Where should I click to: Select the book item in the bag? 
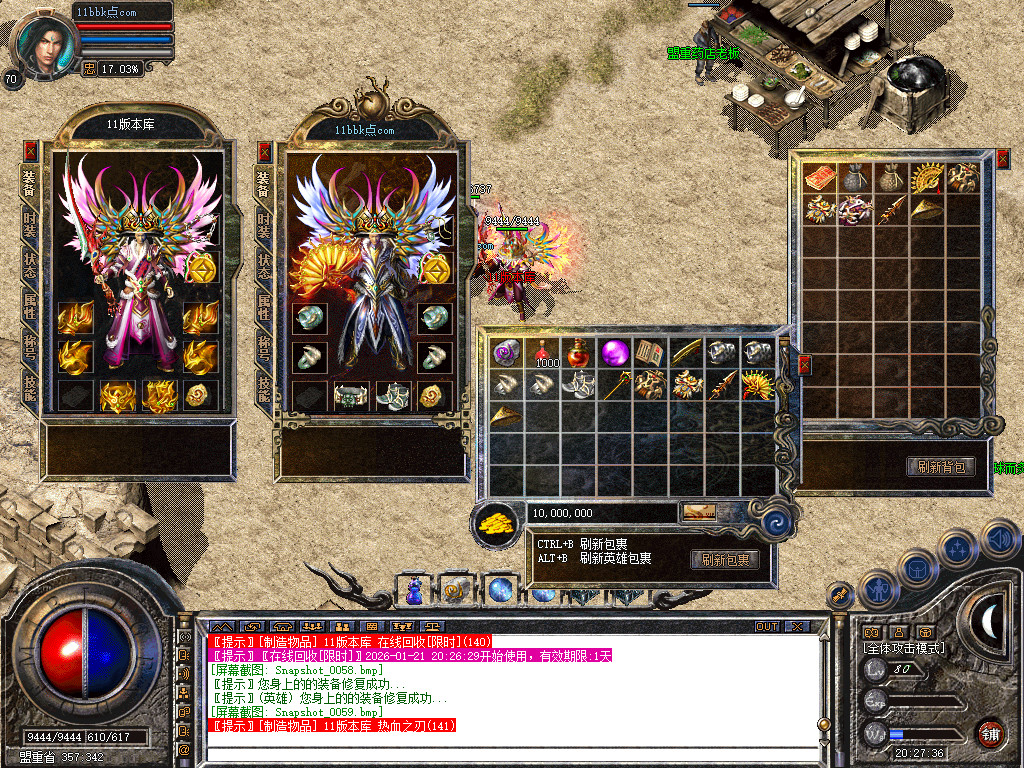(x=649, y=353)
